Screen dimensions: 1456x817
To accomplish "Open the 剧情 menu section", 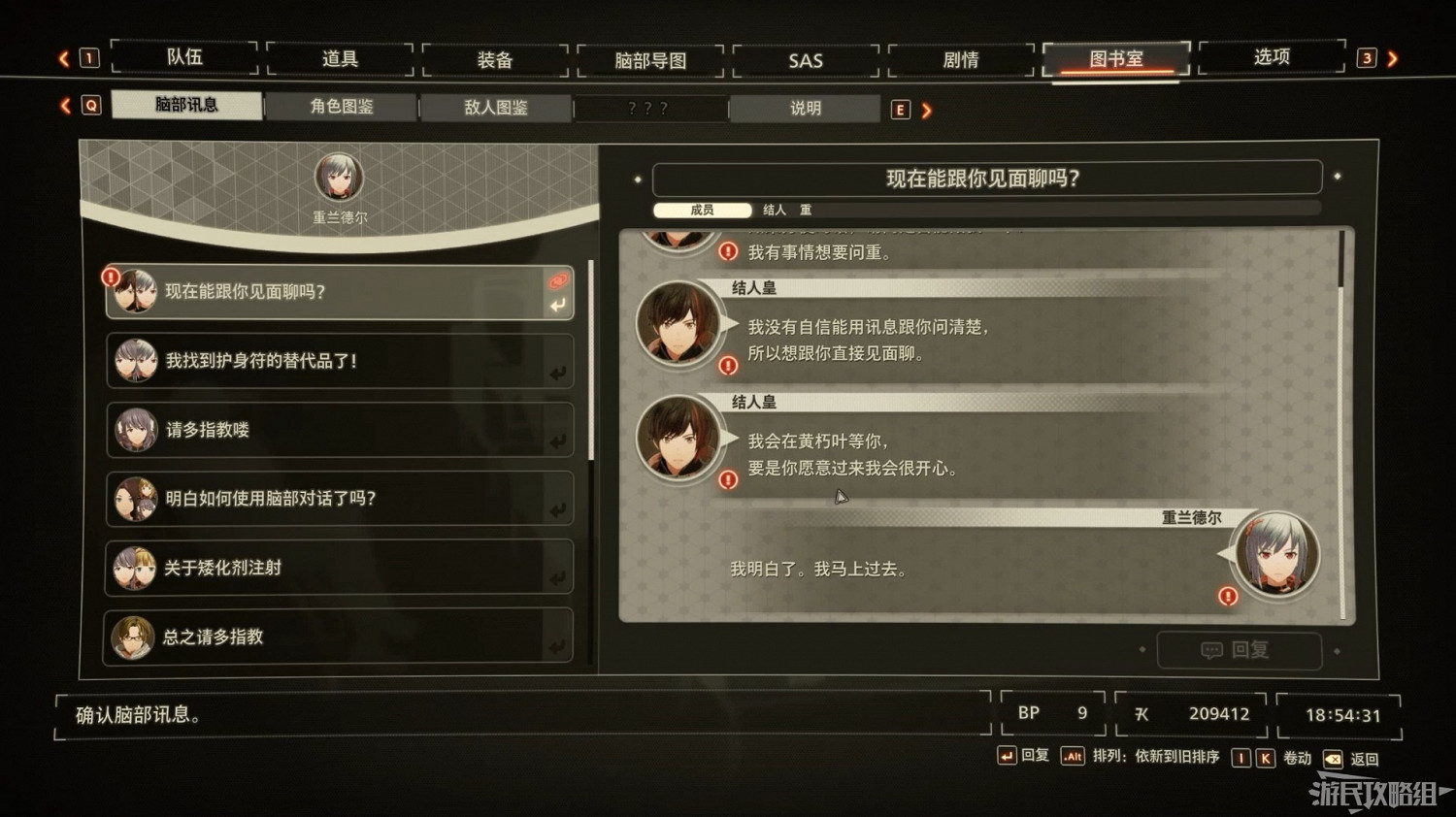I will [x=959, y=58].
